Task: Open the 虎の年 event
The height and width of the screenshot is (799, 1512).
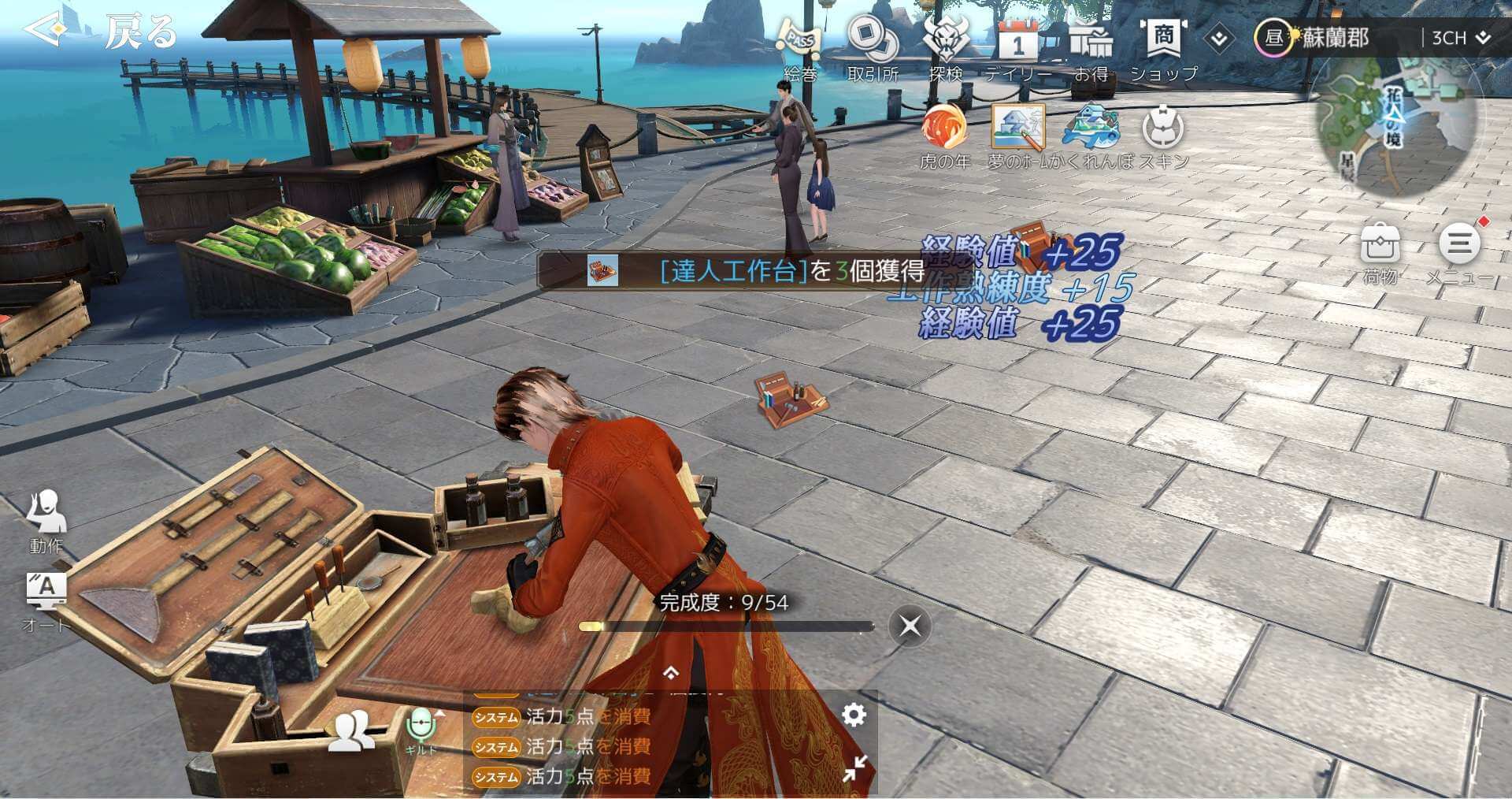Action: point(944,132)
